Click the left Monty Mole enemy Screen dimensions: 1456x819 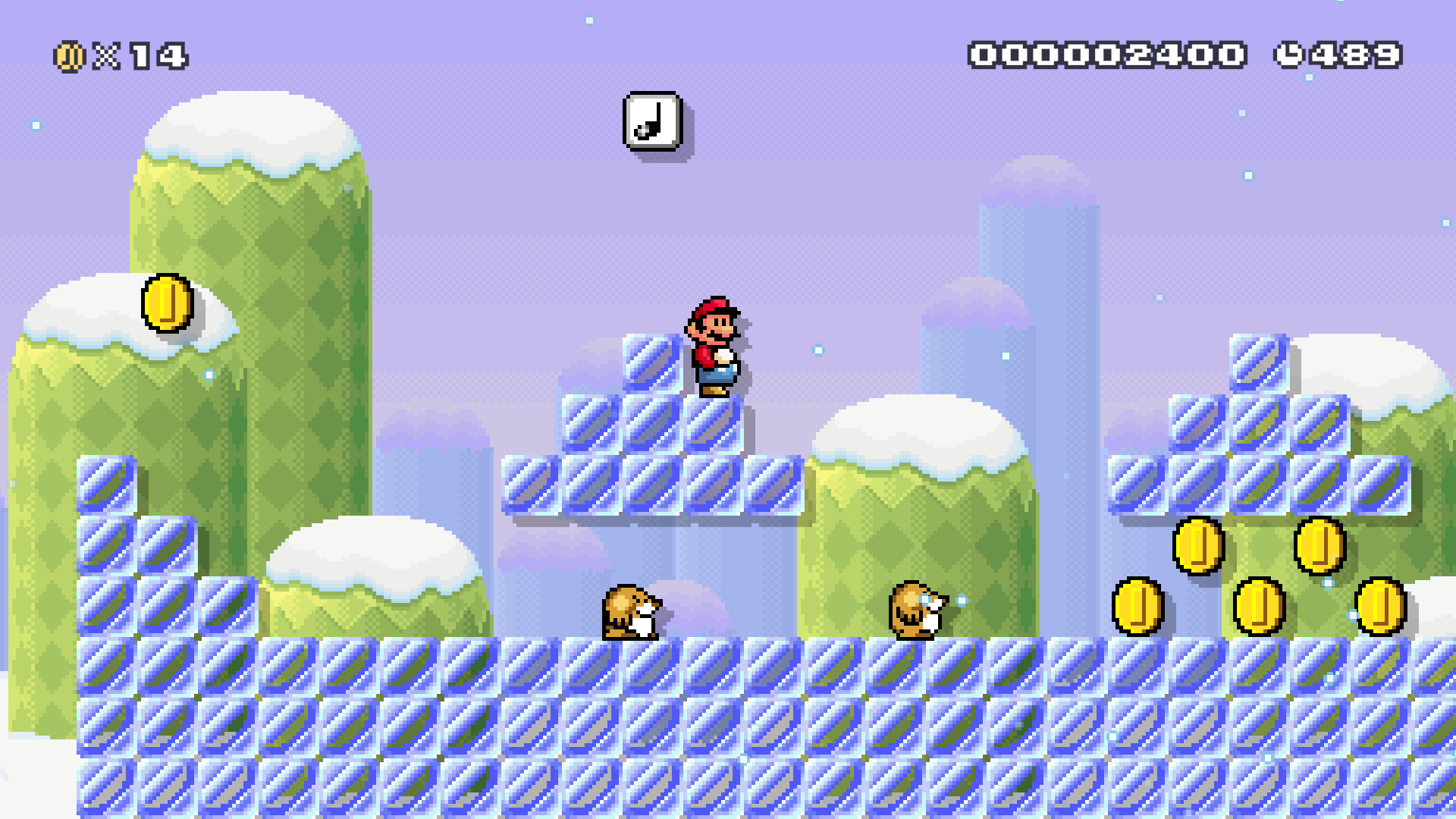[631, 614]
